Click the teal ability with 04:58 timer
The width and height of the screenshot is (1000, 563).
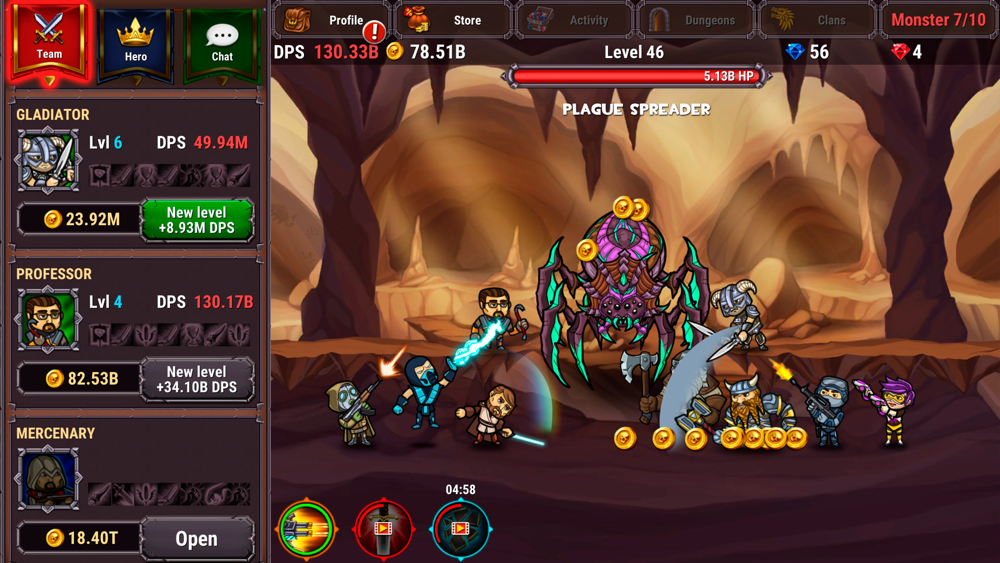click(460, 528)
